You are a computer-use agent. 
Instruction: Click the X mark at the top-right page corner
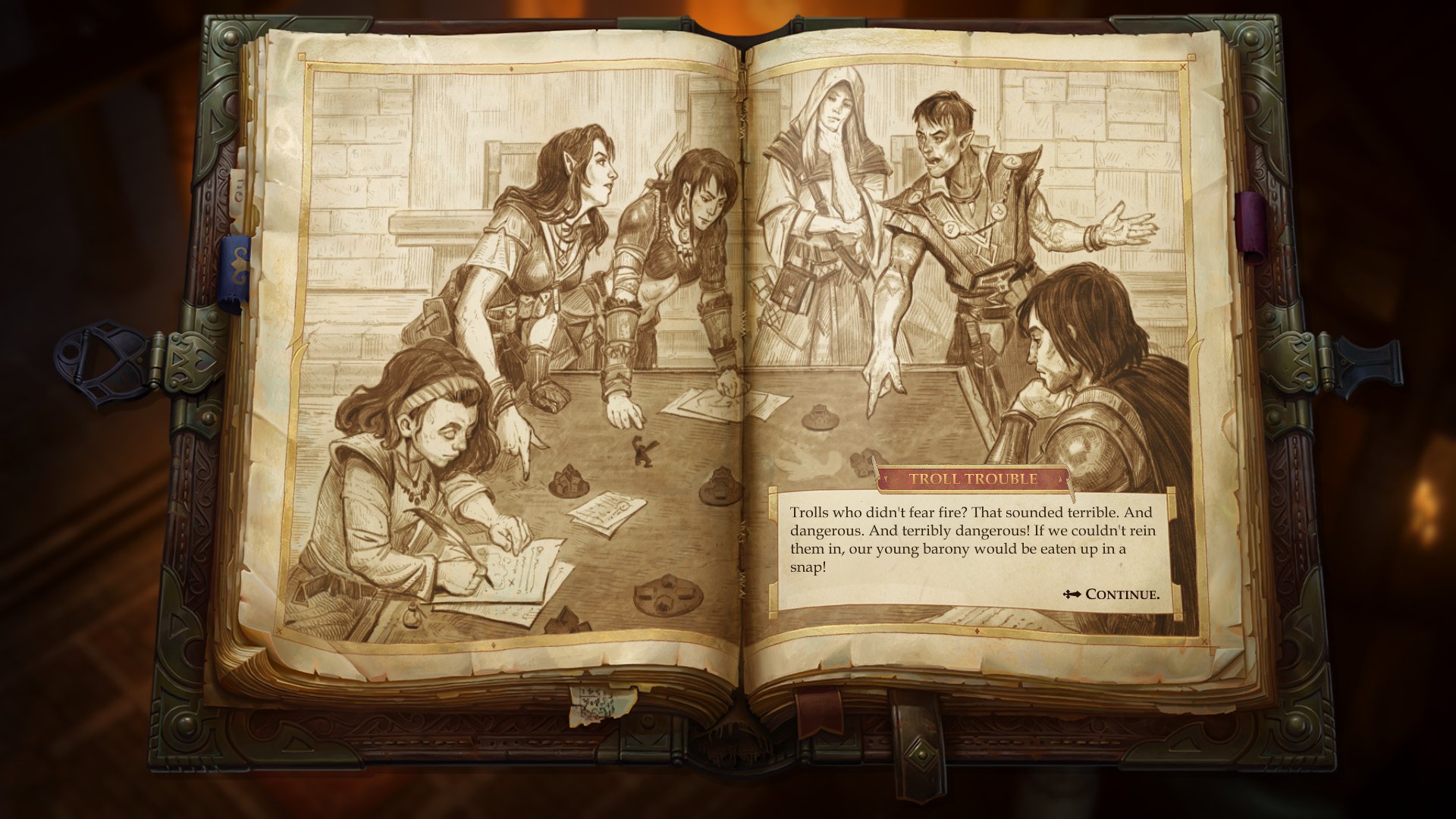1181,68
